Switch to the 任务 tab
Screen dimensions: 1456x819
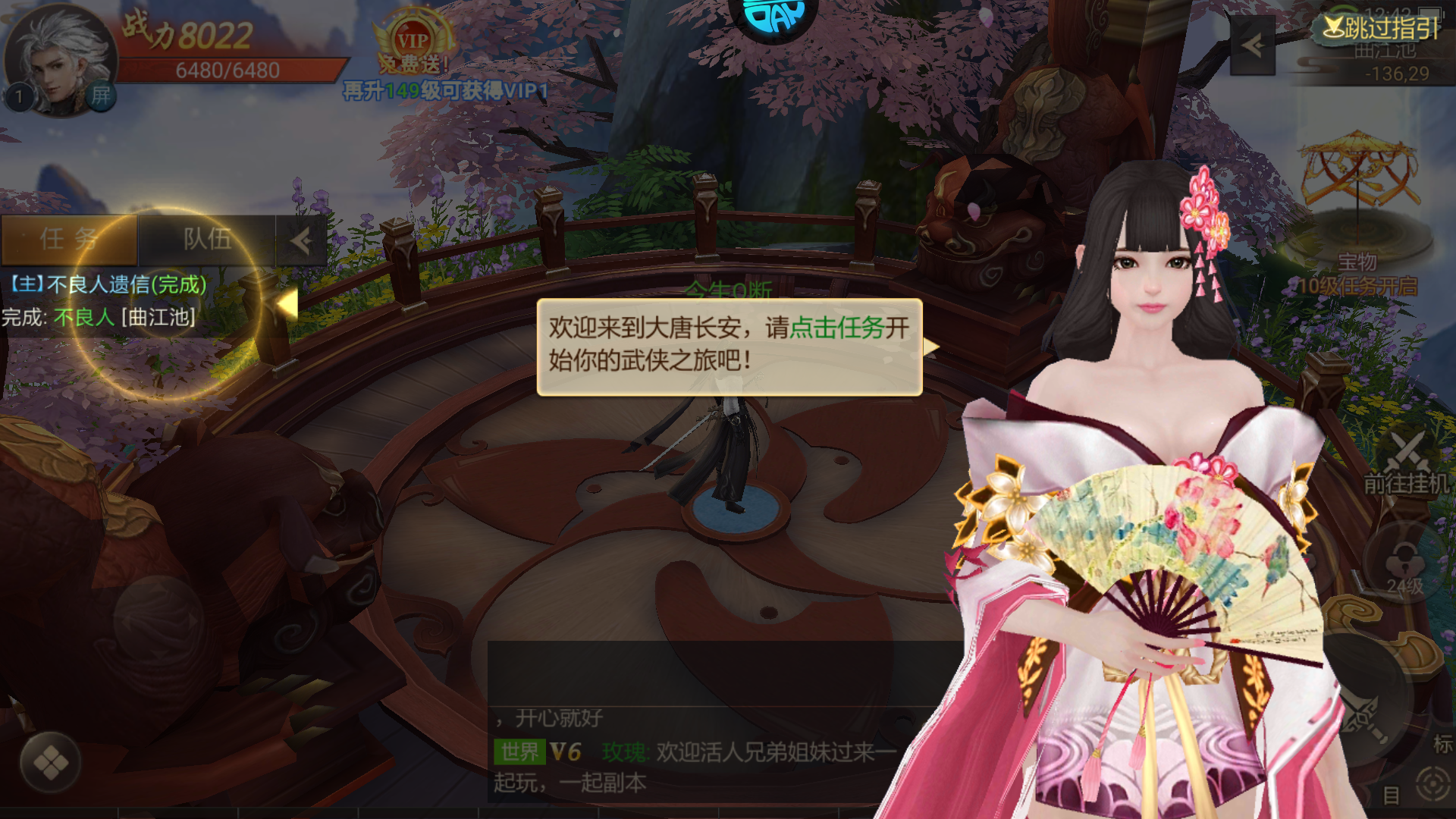click(x=68, y=240)
